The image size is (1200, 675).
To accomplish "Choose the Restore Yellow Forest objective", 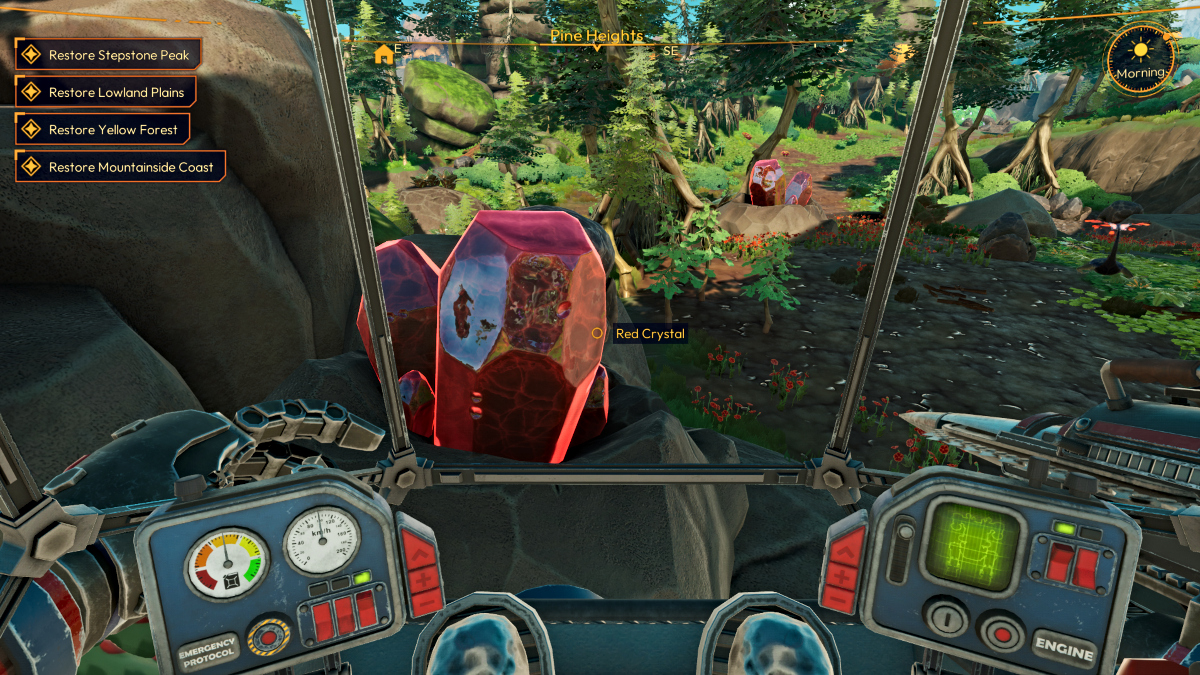I will pos(103,129).
